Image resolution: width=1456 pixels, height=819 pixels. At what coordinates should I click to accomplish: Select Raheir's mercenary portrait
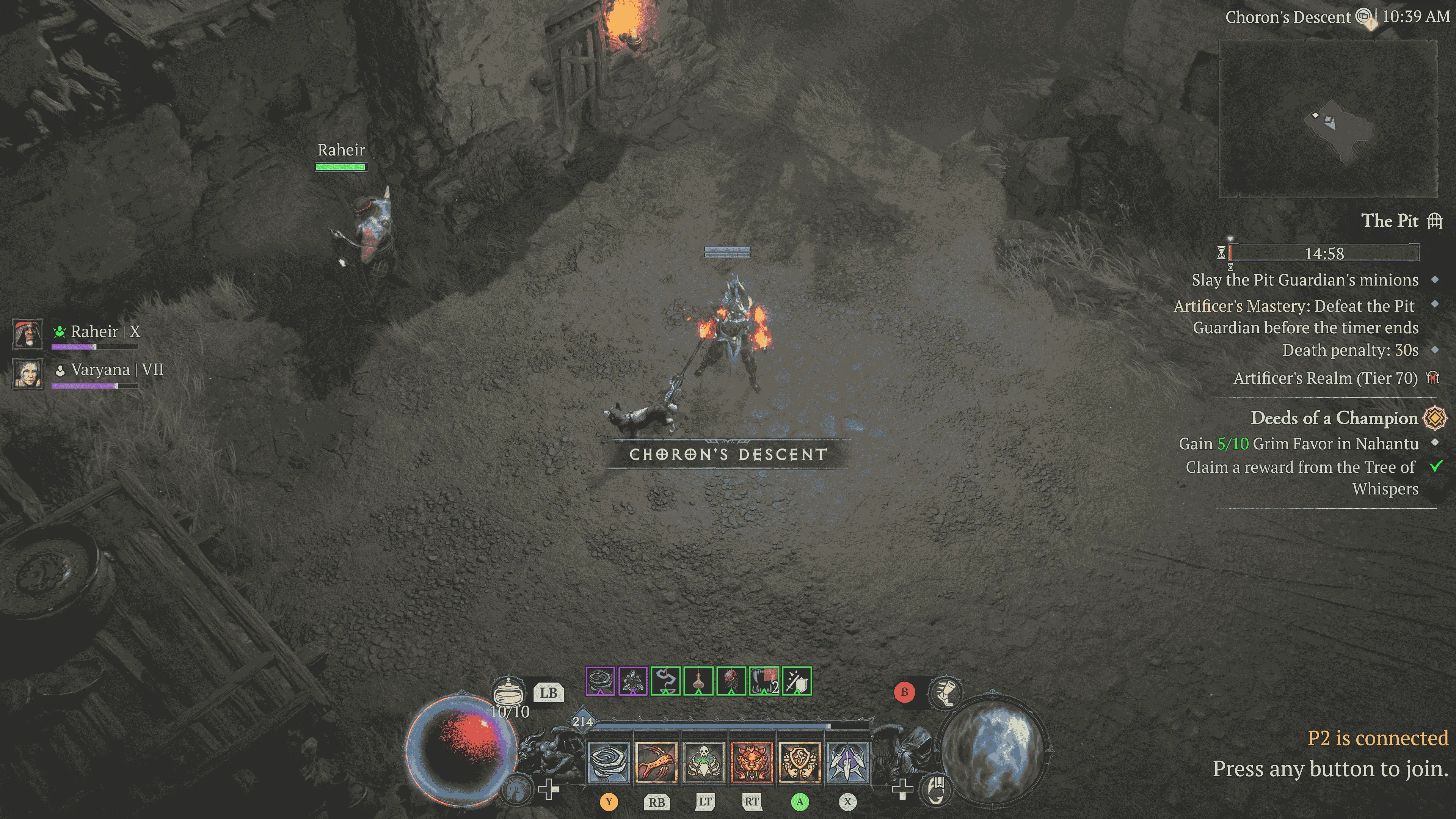[x=28, y=334]
